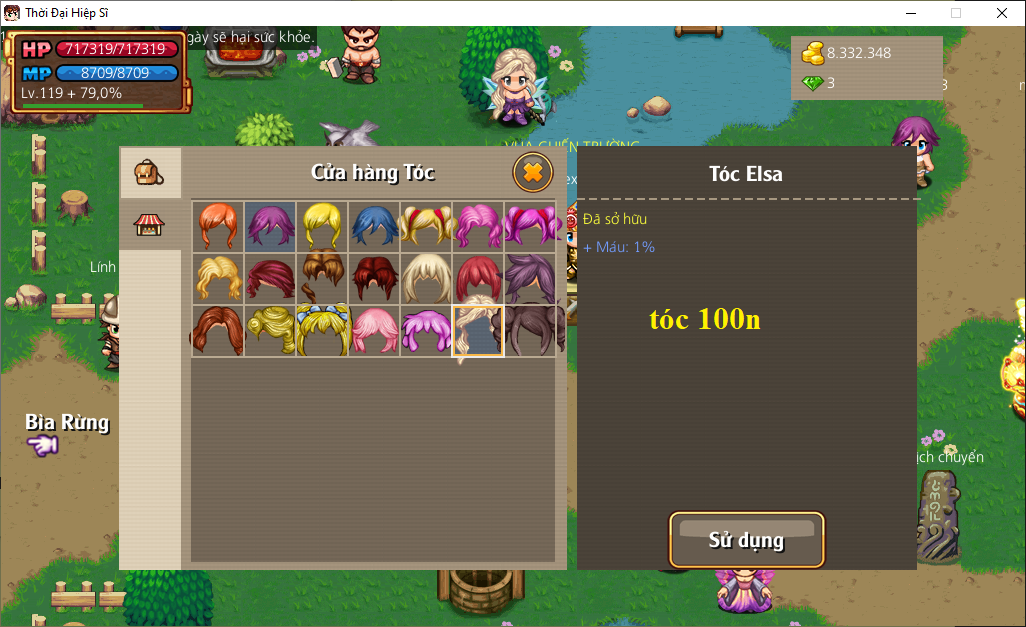Select the wavy golden blonde hairstyle
1026x627 pixels.
[x=218, y=278]
